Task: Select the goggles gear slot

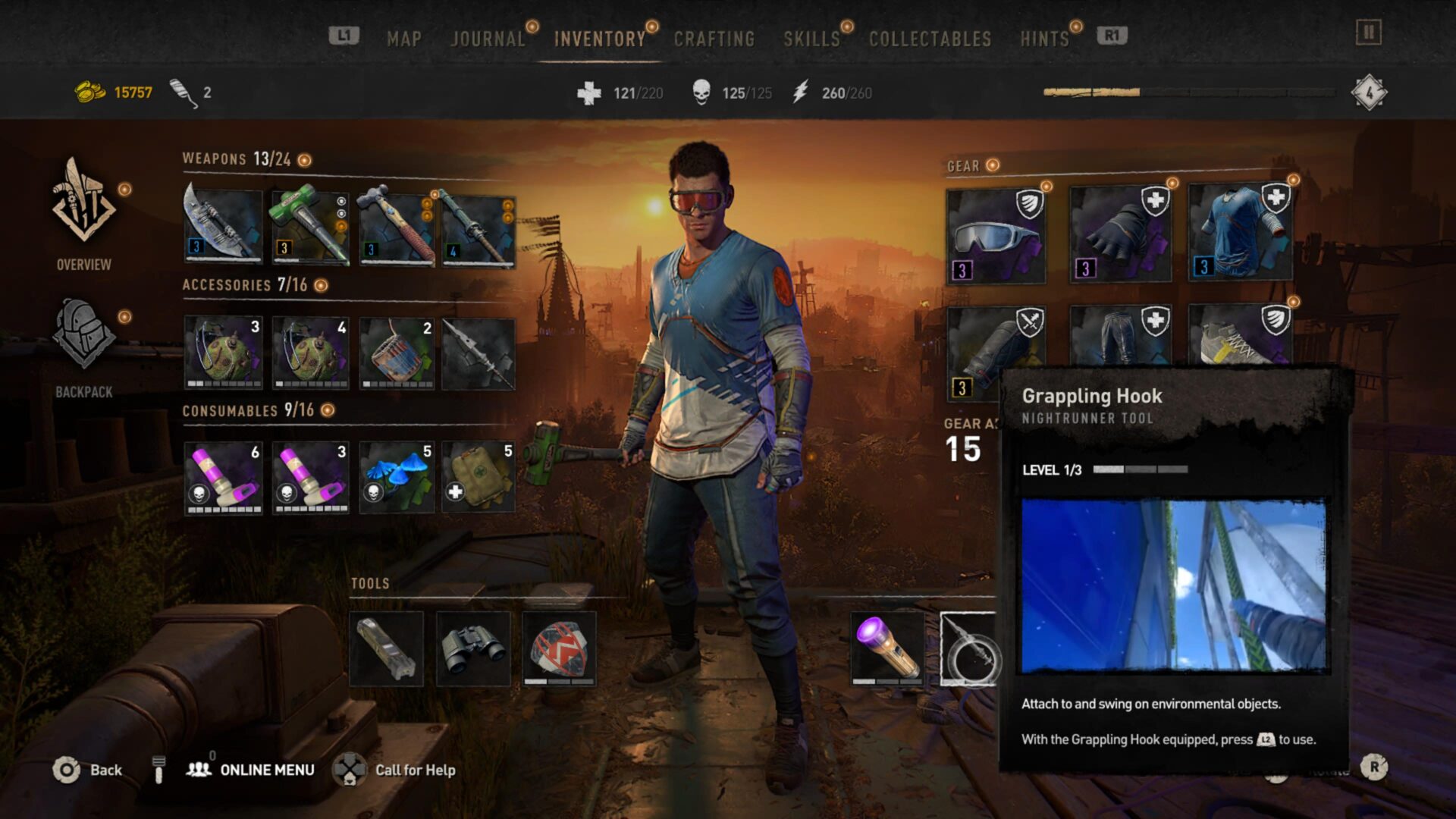Action: [x=995, y=237]
